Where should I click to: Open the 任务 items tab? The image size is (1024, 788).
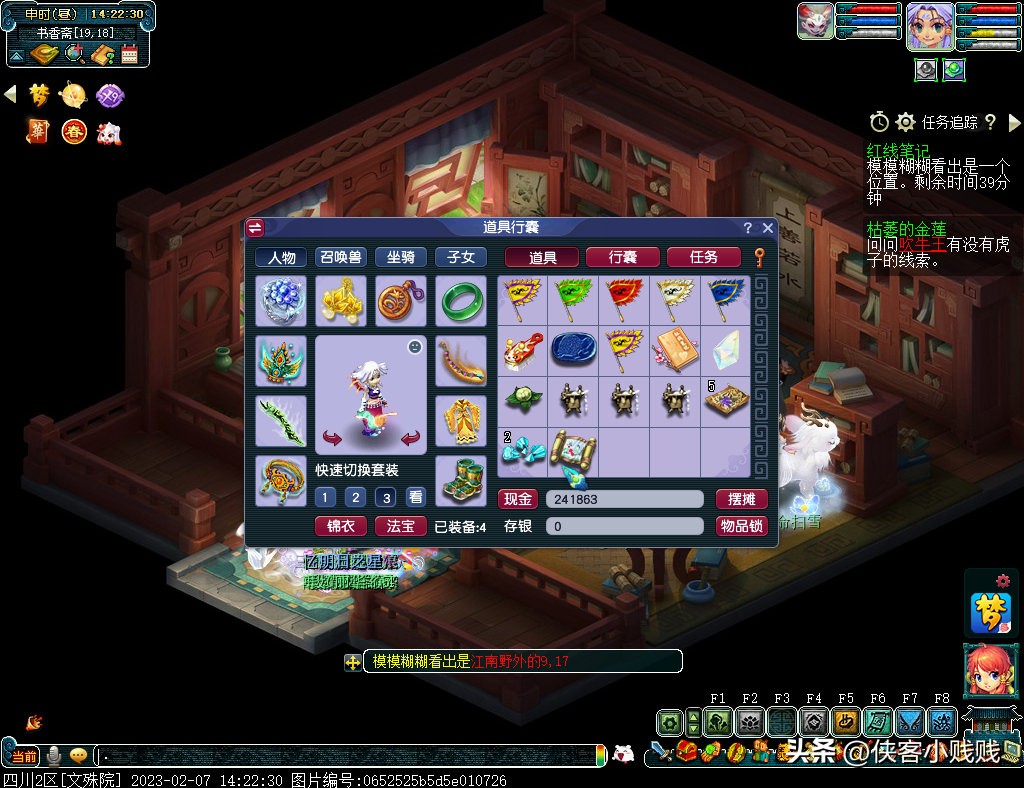pyautogui.click(x=703, y=257)
